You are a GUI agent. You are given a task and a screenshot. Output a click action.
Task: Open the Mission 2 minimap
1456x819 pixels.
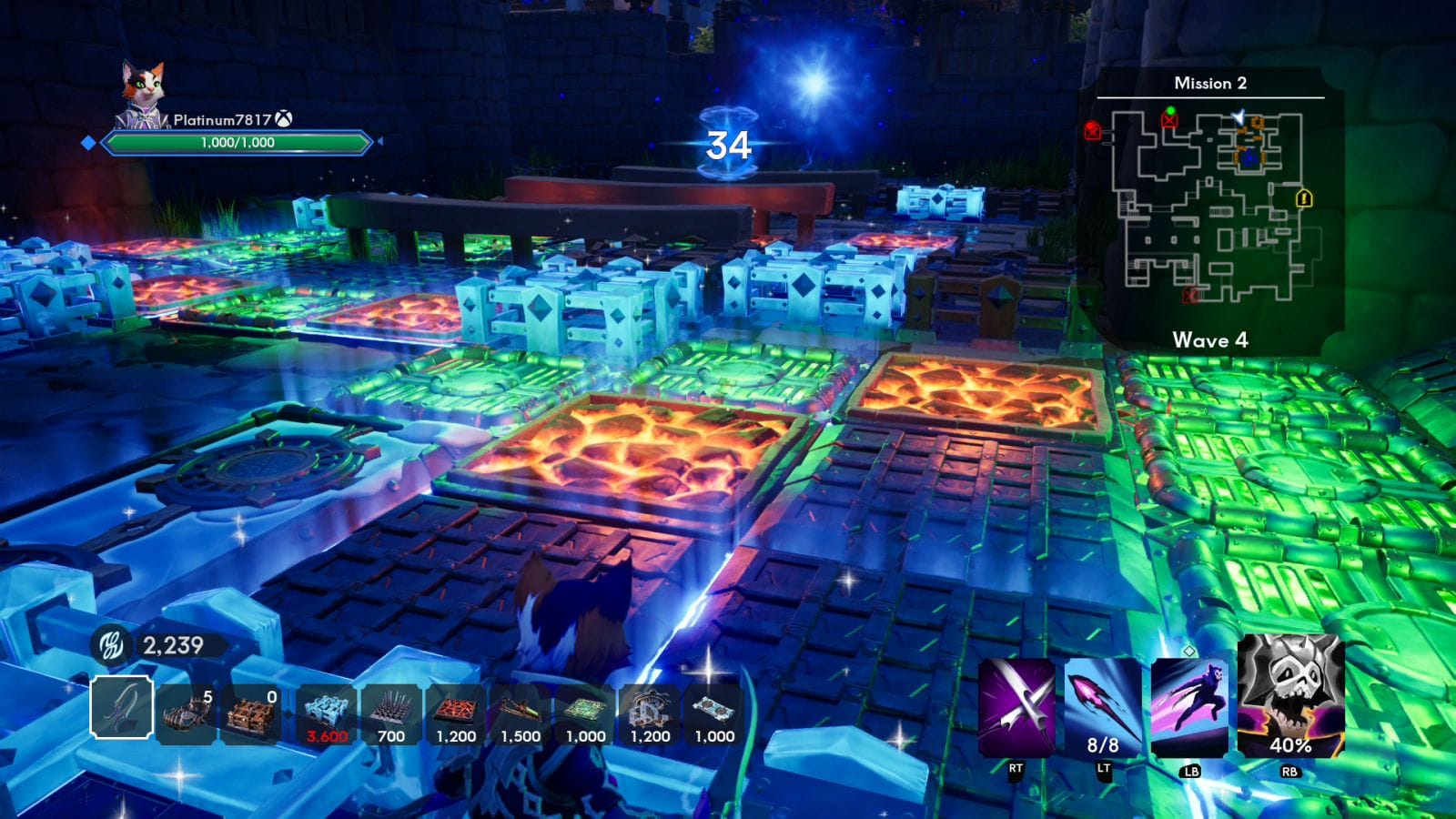tap(1210, 209)
